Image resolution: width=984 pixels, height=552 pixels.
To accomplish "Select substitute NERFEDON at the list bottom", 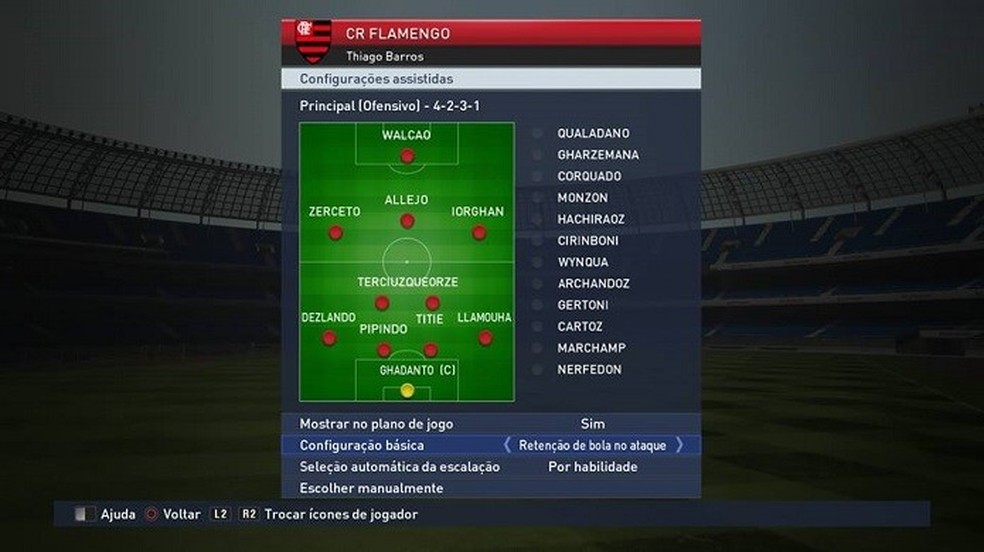I will click(589, 370).
